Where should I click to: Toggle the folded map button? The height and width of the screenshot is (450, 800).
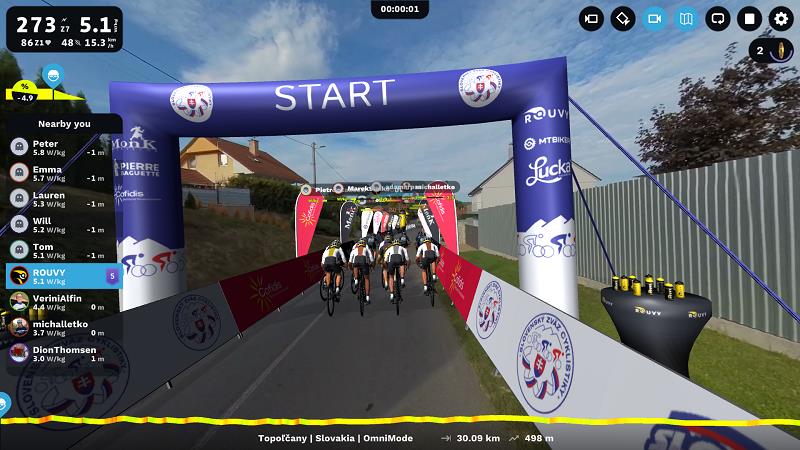pos(686,18)
